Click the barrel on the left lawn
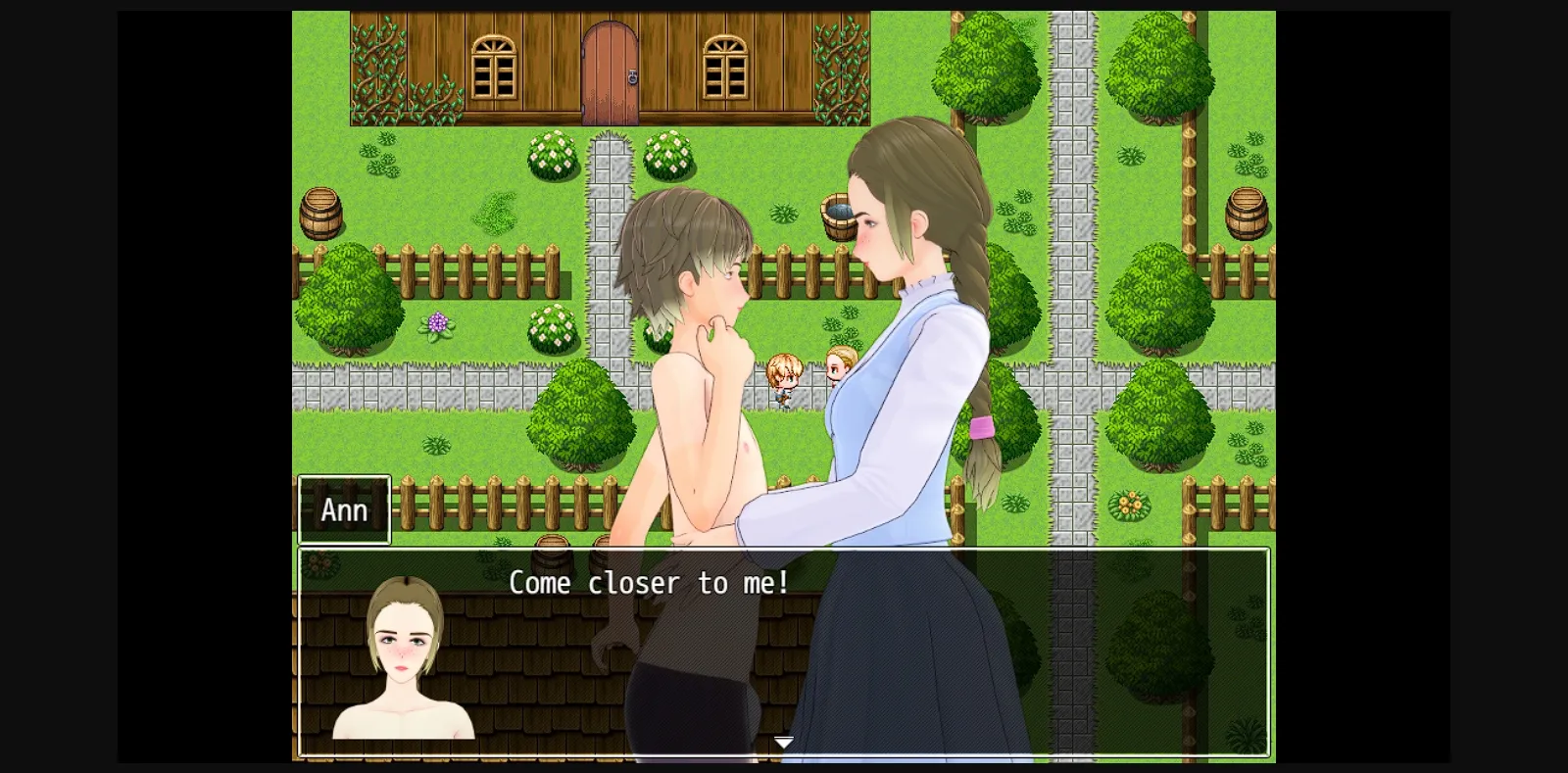The height and width of the screenshot is (773, 1568). click(321, 217)
